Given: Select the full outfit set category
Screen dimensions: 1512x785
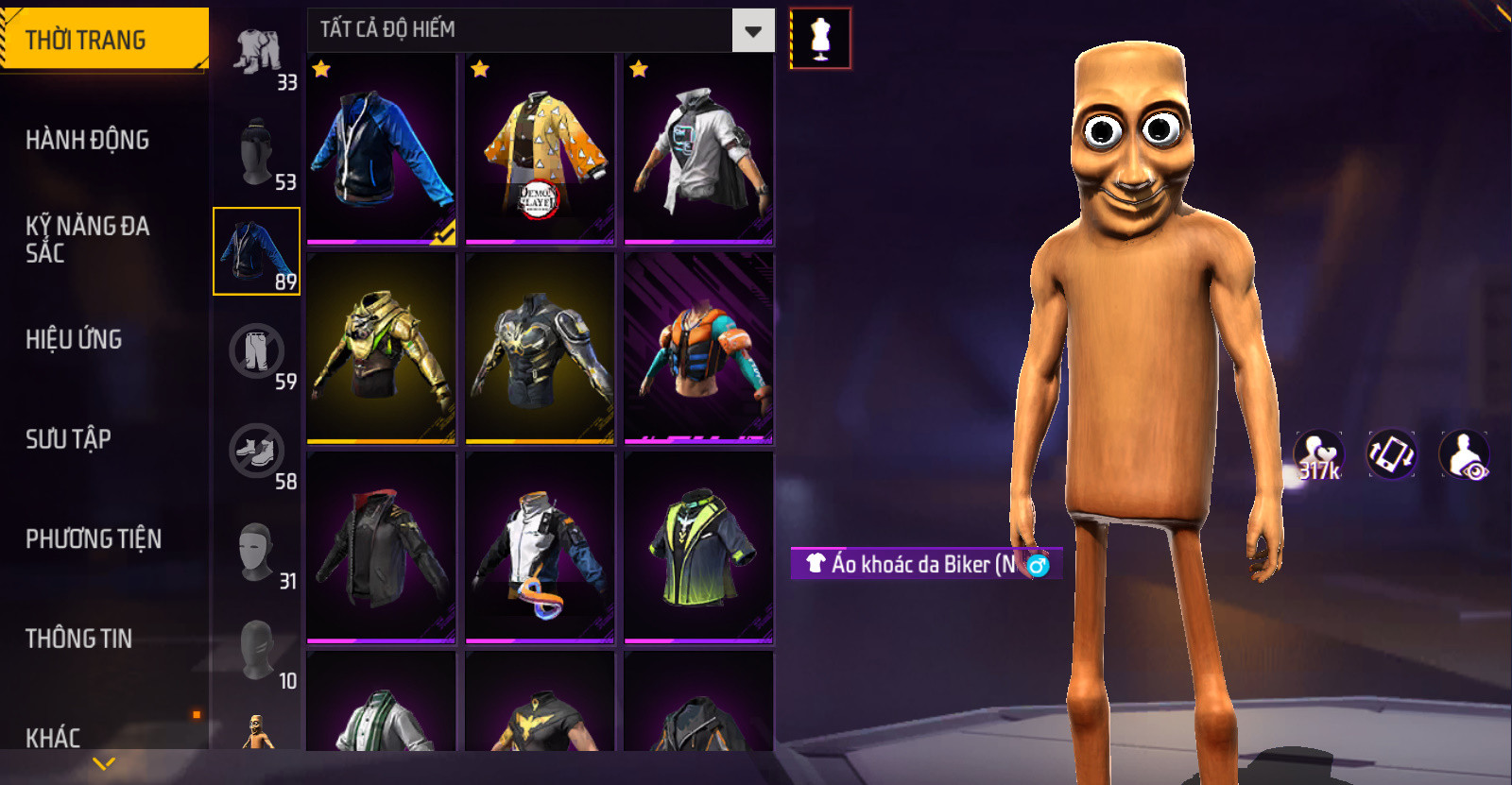Looking at the screenshot, I should click(x=258, y=53).
